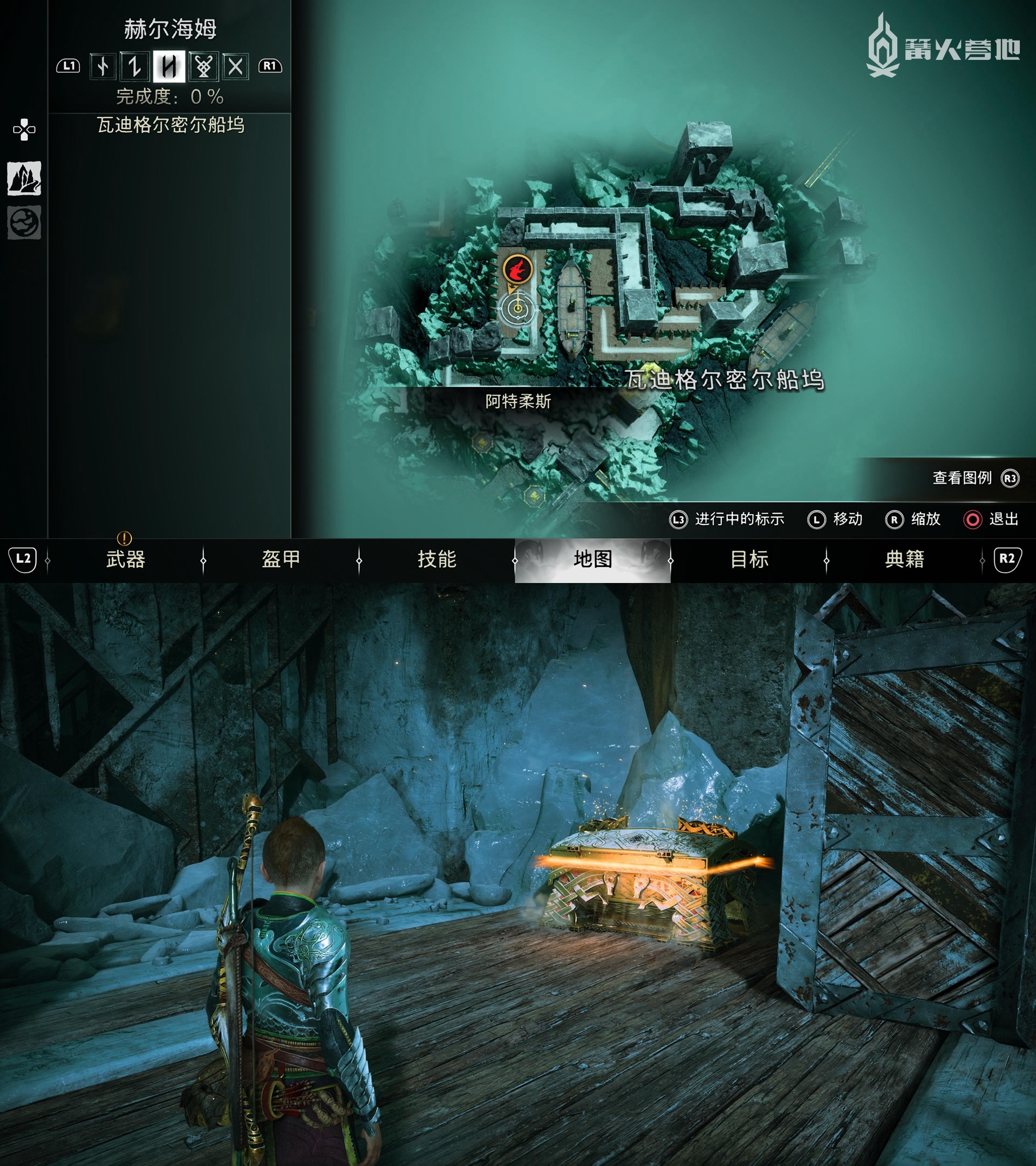Go to the 技能 tab
1036x1166 pixels.
pos(437,560)
